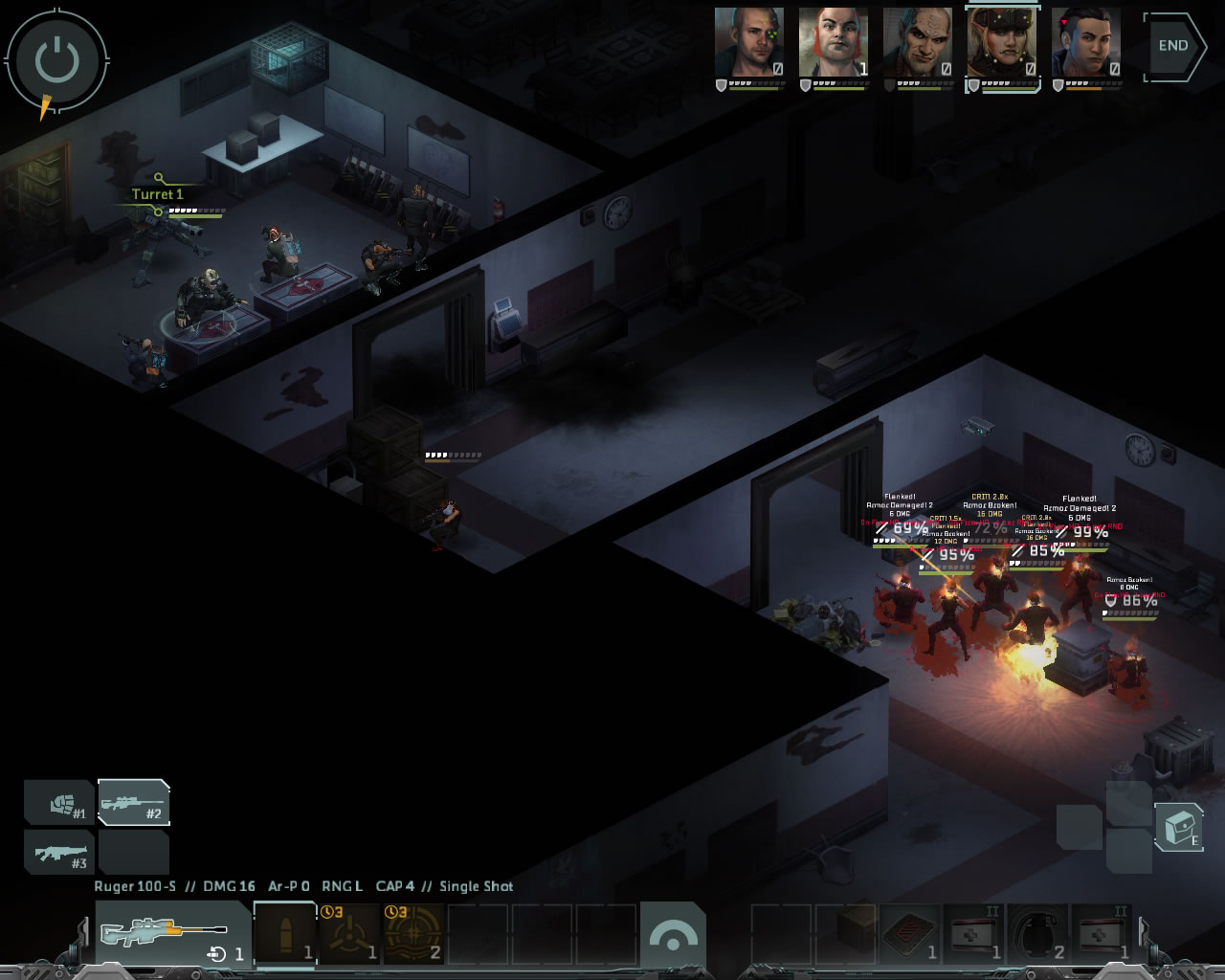Select the cyber-eyed bald man portrait
The width and height of the screenshot is (1225, 980).
point(749,43)
